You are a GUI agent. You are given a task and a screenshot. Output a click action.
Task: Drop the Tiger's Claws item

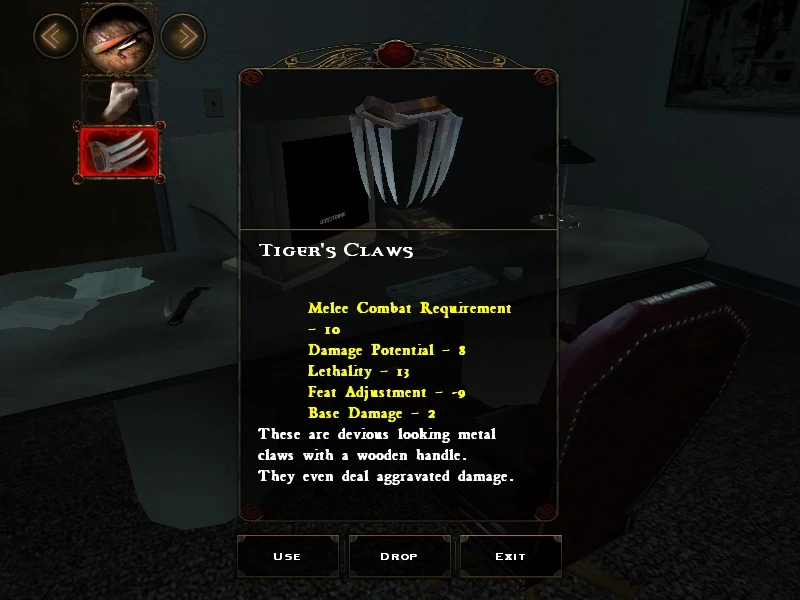(399, 556)
